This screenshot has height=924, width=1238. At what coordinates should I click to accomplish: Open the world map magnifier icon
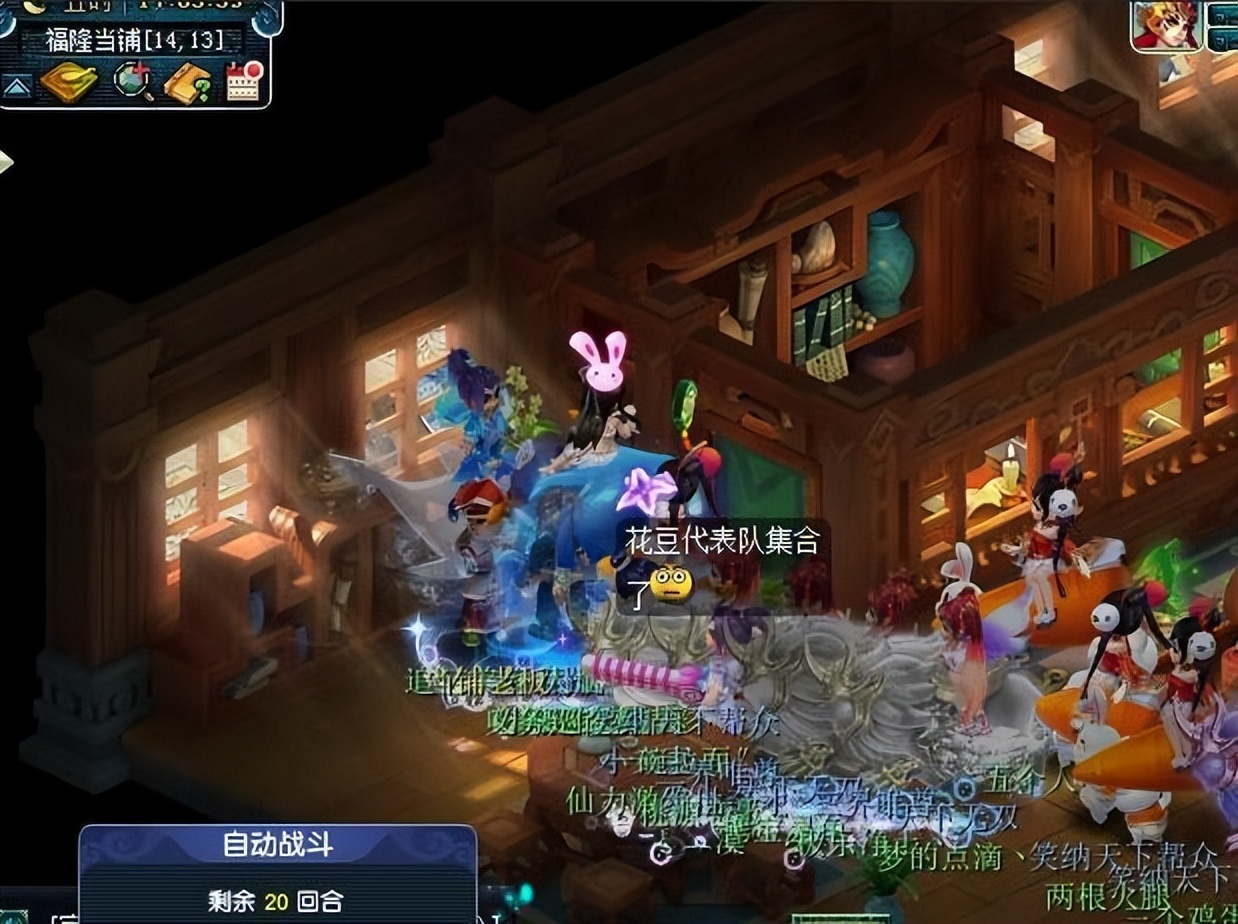click(x=133, y=82)
